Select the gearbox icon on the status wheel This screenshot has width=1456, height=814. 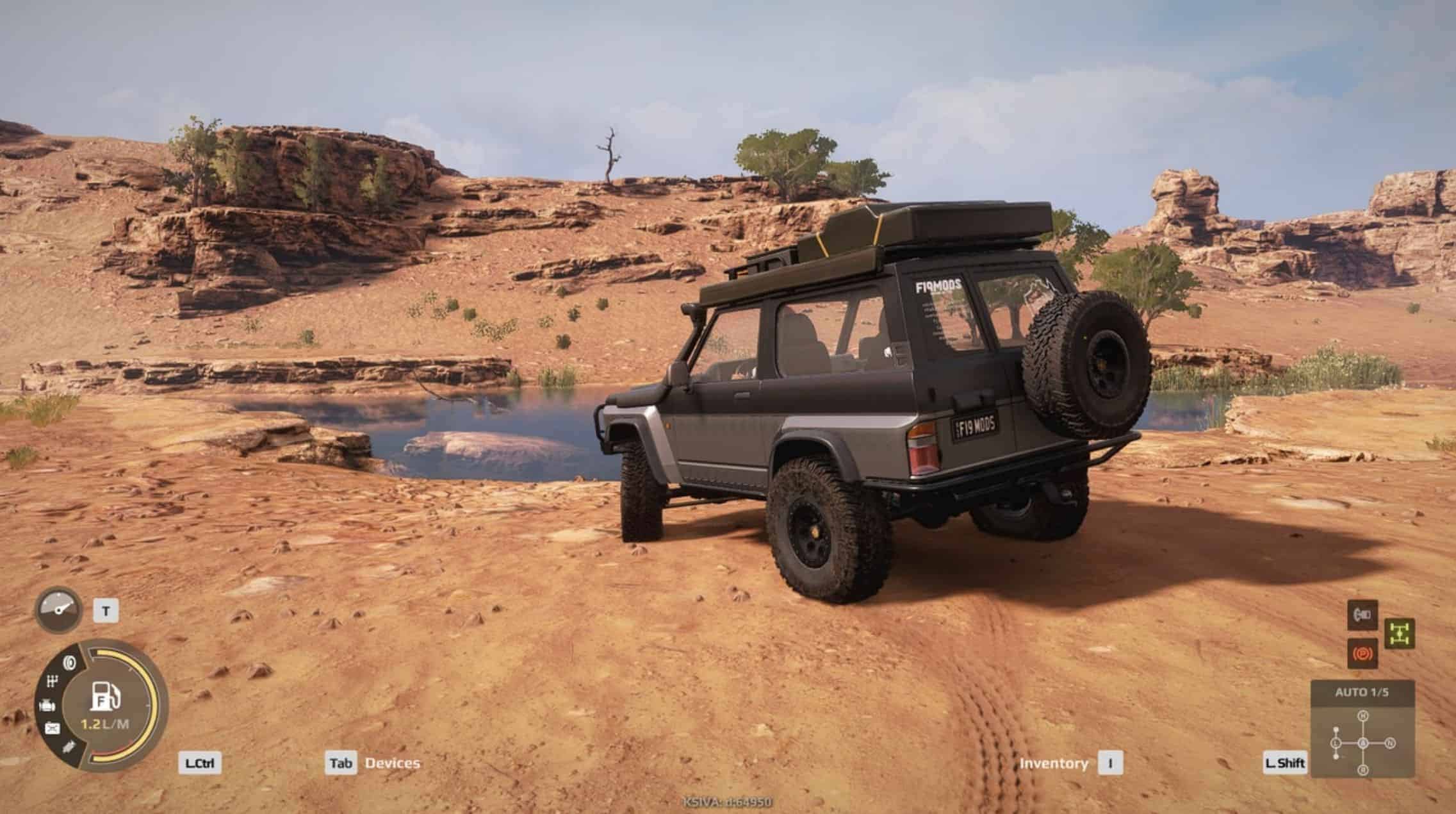[53, 682]
